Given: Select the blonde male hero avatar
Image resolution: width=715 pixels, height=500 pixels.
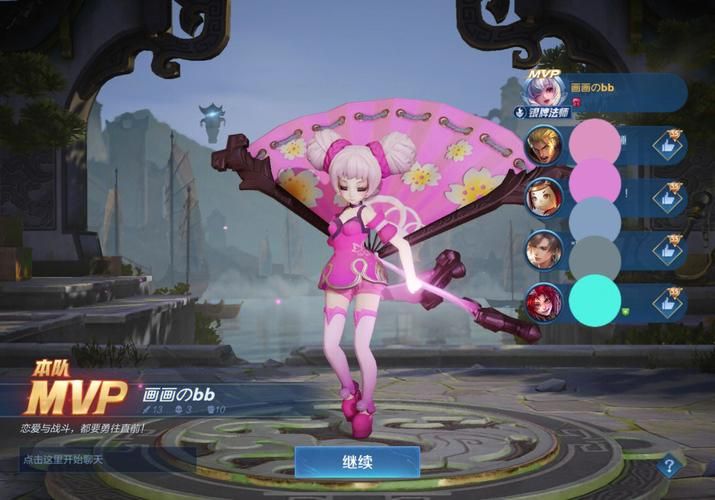Looking at the screenshot, I should coord(544,146).
